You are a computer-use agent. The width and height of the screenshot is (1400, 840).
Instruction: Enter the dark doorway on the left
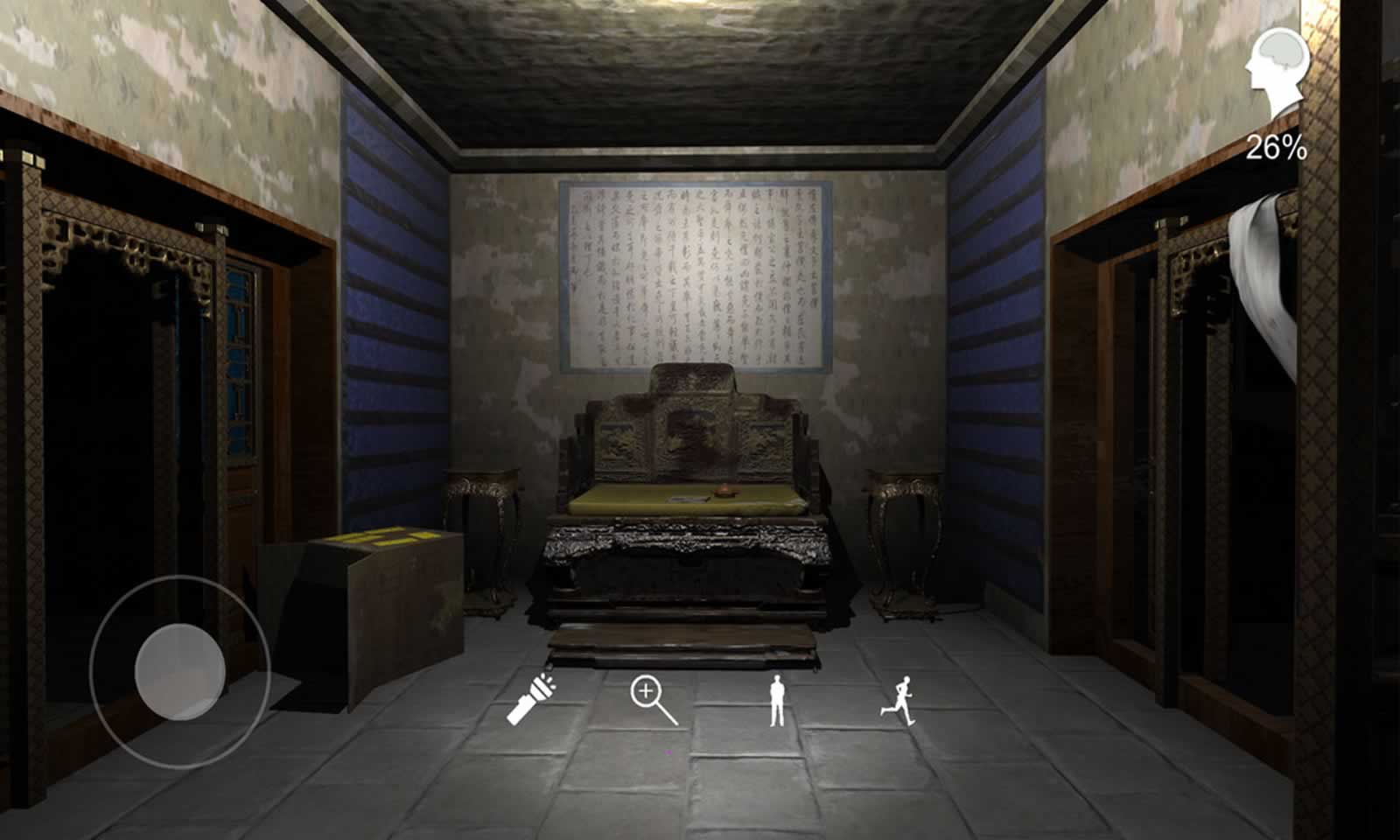click(x=122, y=367)
